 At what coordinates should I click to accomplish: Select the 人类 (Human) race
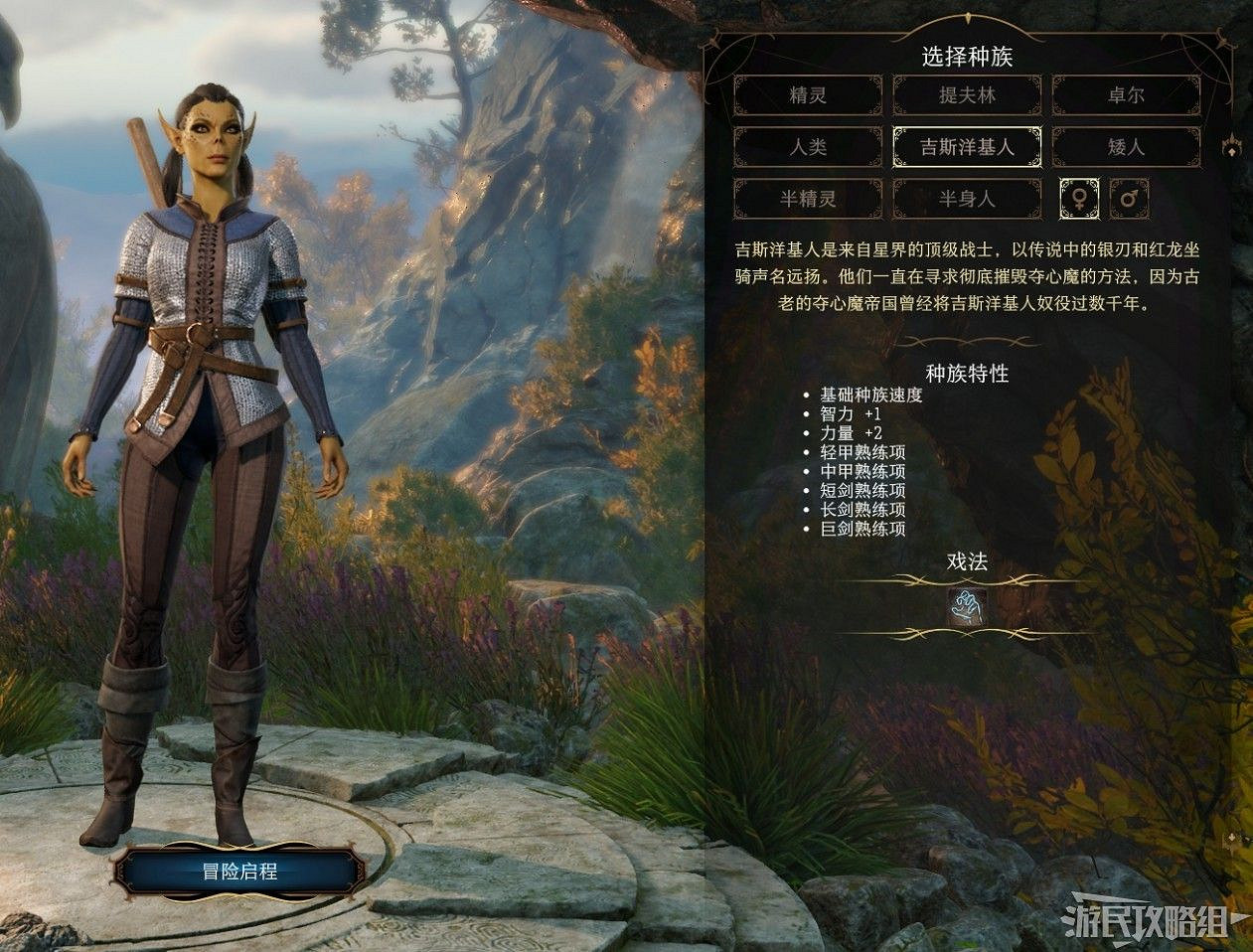pyautogui.click(x=808, y=147)
